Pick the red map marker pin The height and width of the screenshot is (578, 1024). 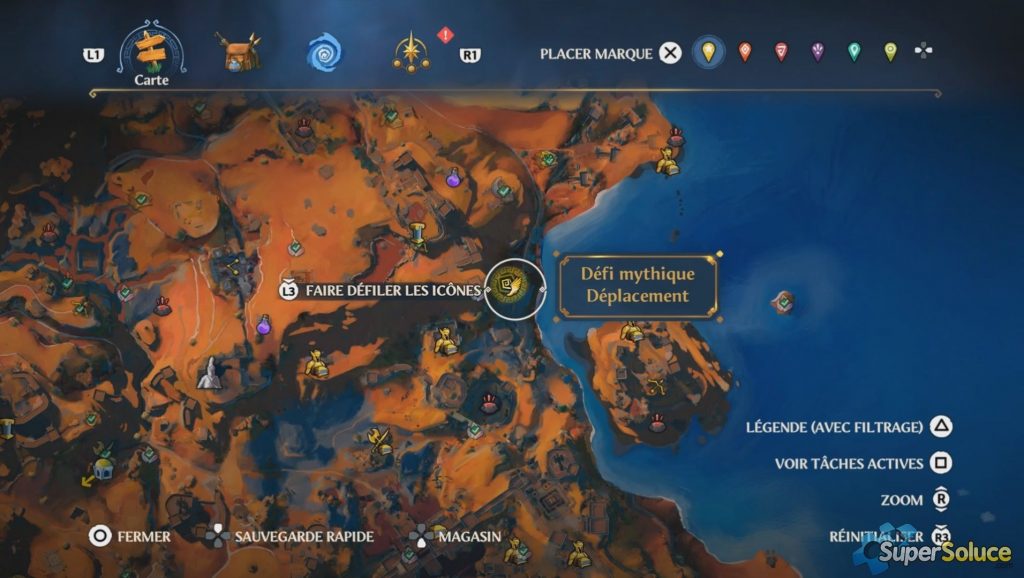pyautogui.click(x=781, y=52)
